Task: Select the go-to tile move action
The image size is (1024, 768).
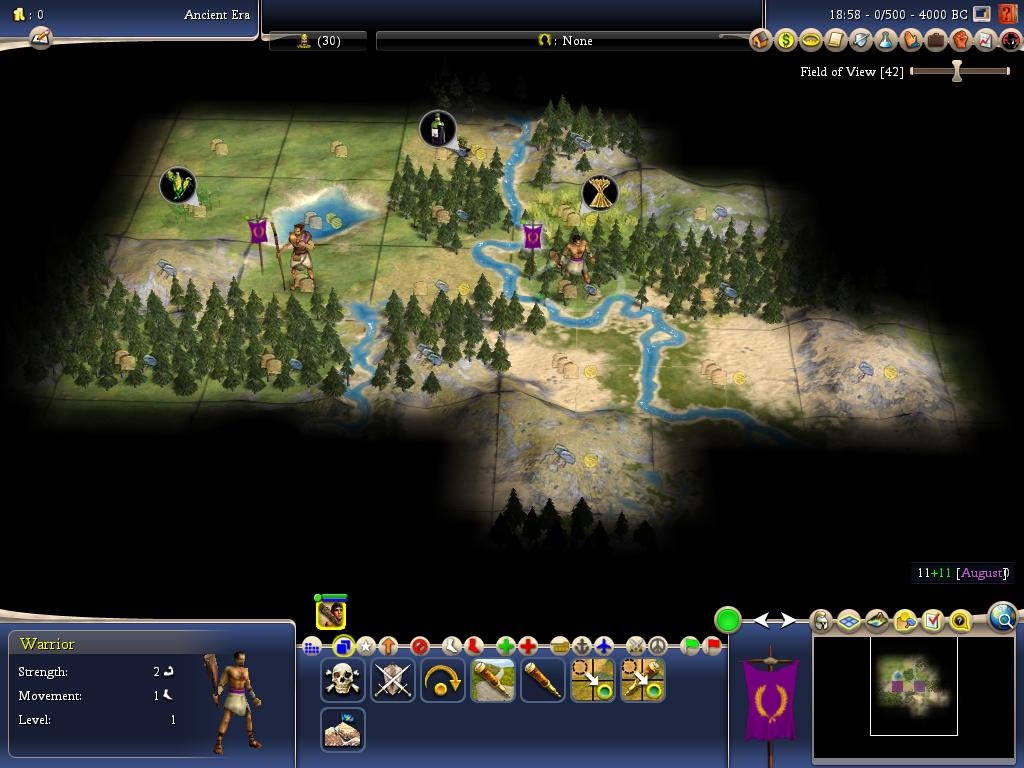Action: pos(592,681)
